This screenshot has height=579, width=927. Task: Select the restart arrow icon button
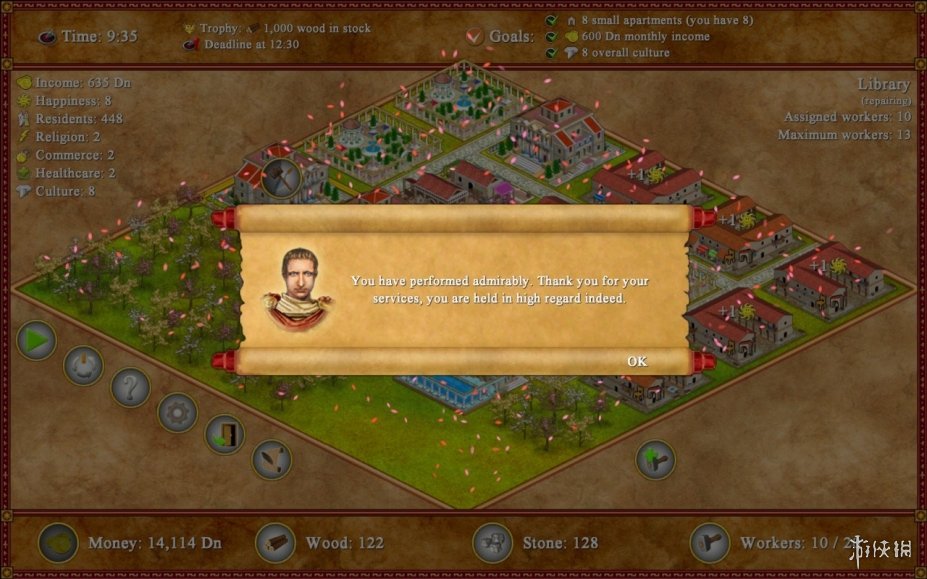click(x=83, y=365)
